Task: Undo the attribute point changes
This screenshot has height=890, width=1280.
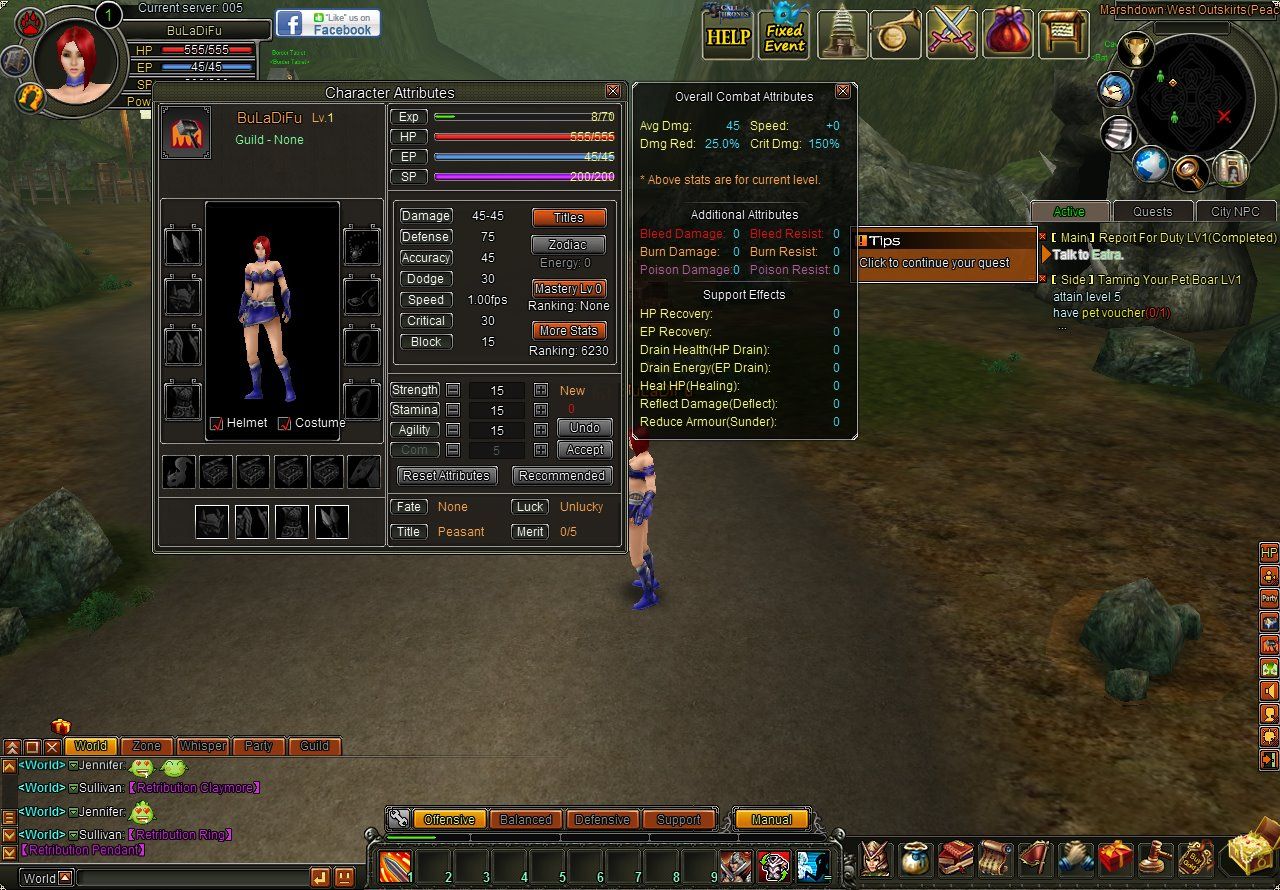Action: point(584,428)
